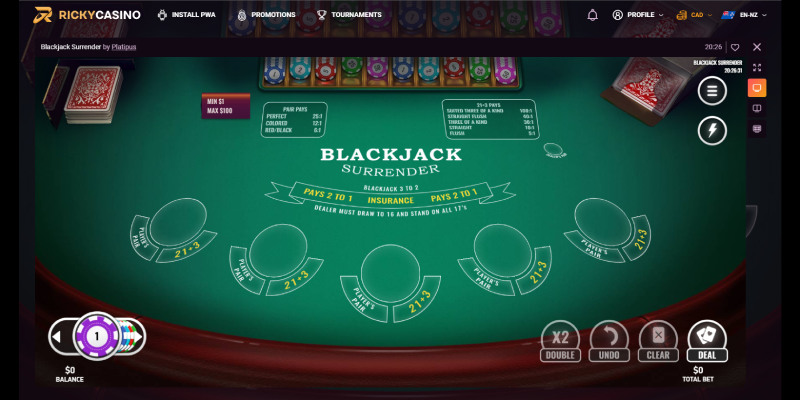800x400 pixels.
Task: Double the current bet with X2
Action: coord(560,339)
